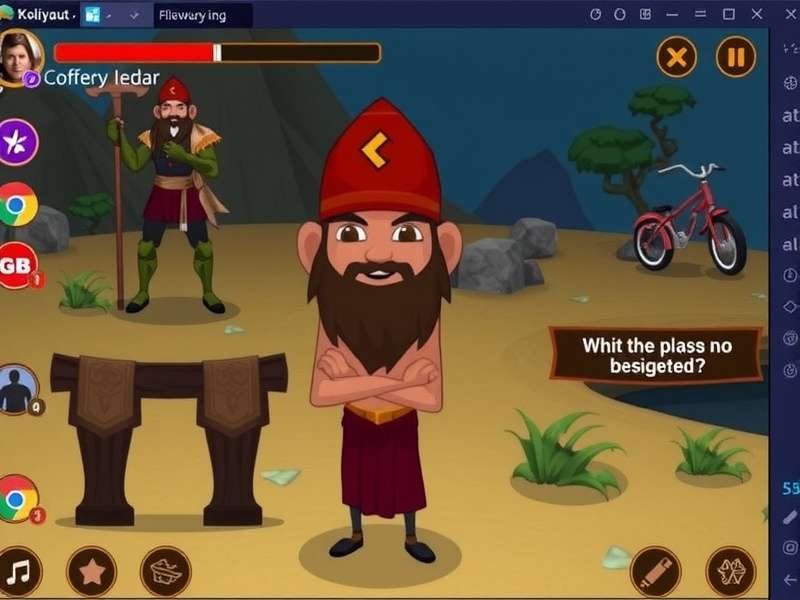Toggle the music note button
The height and width of the screenshot is (600, 800).
pos(19,571)
